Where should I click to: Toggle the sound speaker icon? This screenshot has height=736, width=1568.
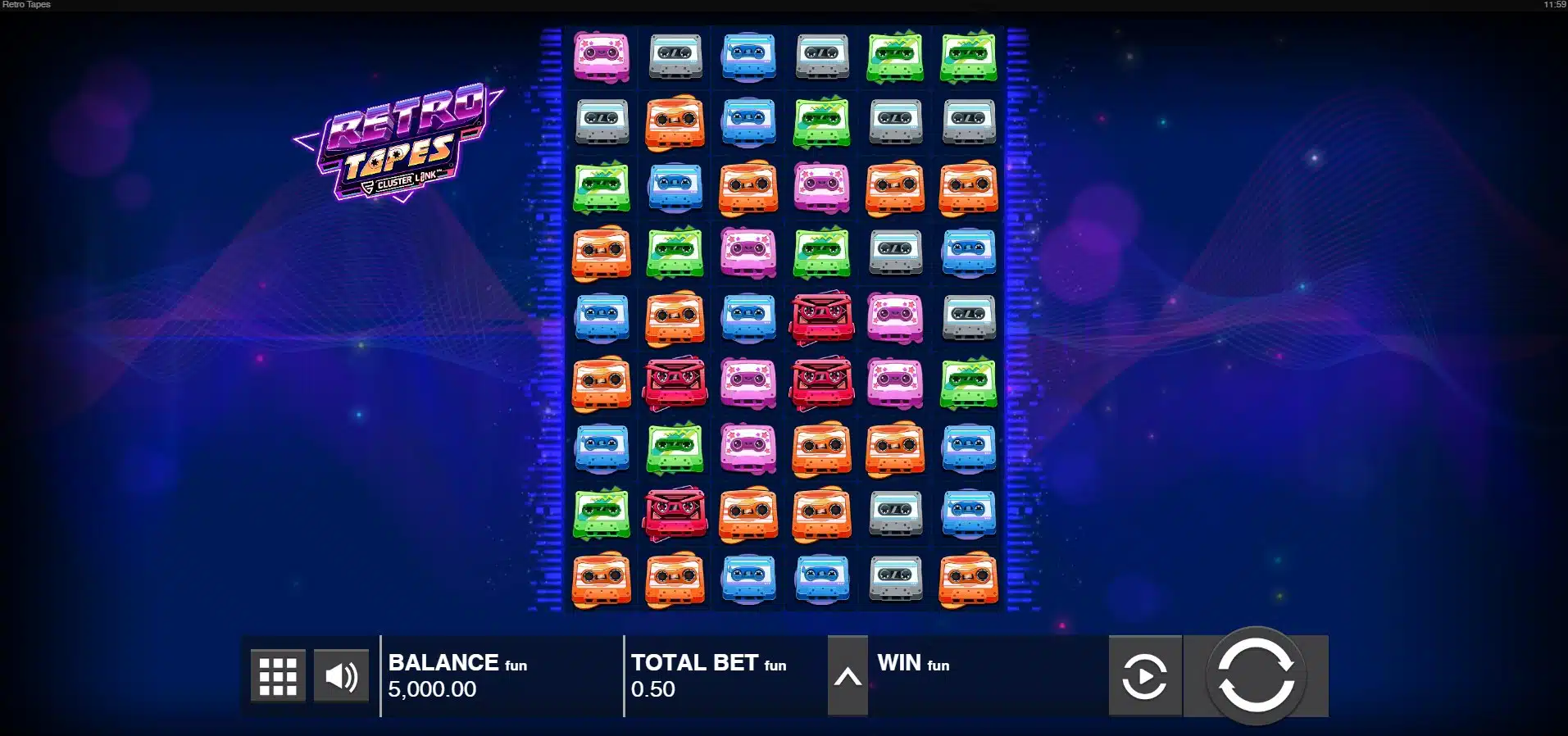click(341, 676)
